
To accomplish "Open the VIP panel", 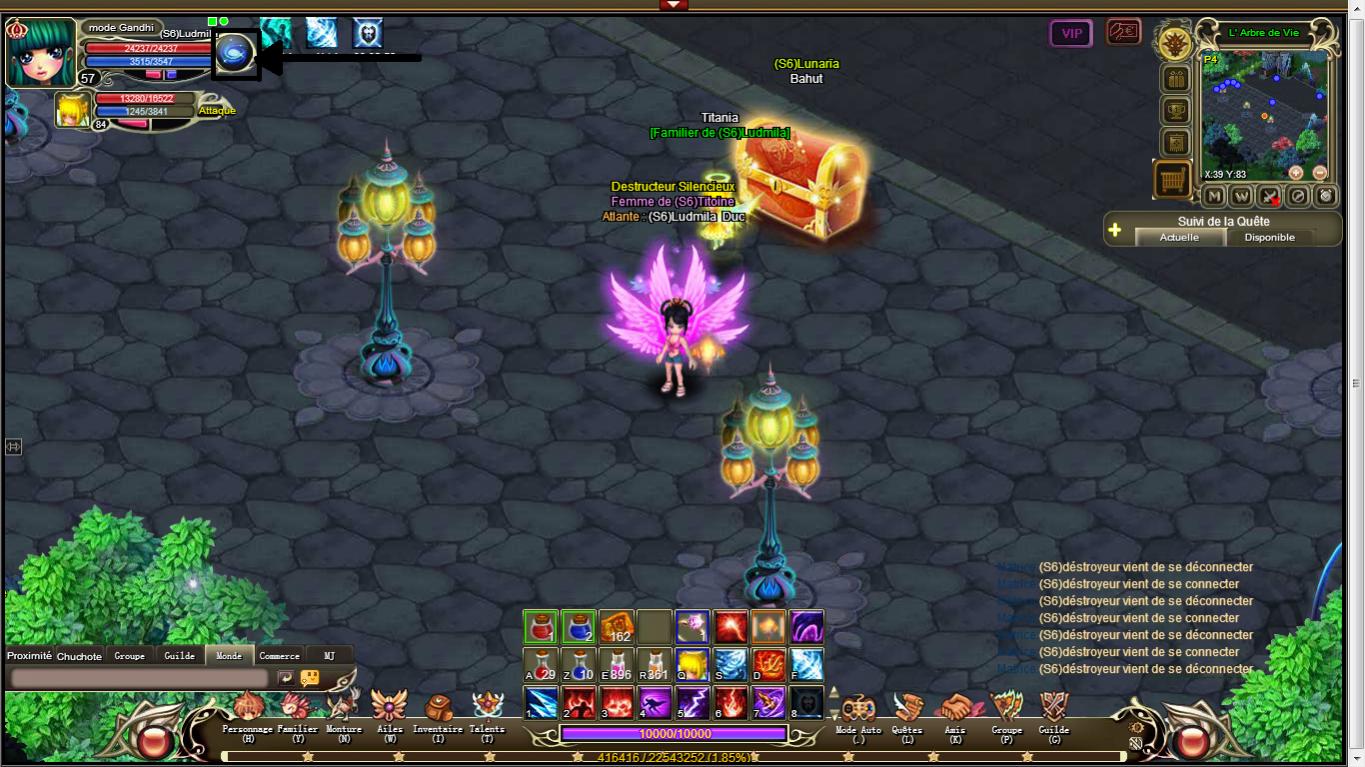I will click(1071, 33).
